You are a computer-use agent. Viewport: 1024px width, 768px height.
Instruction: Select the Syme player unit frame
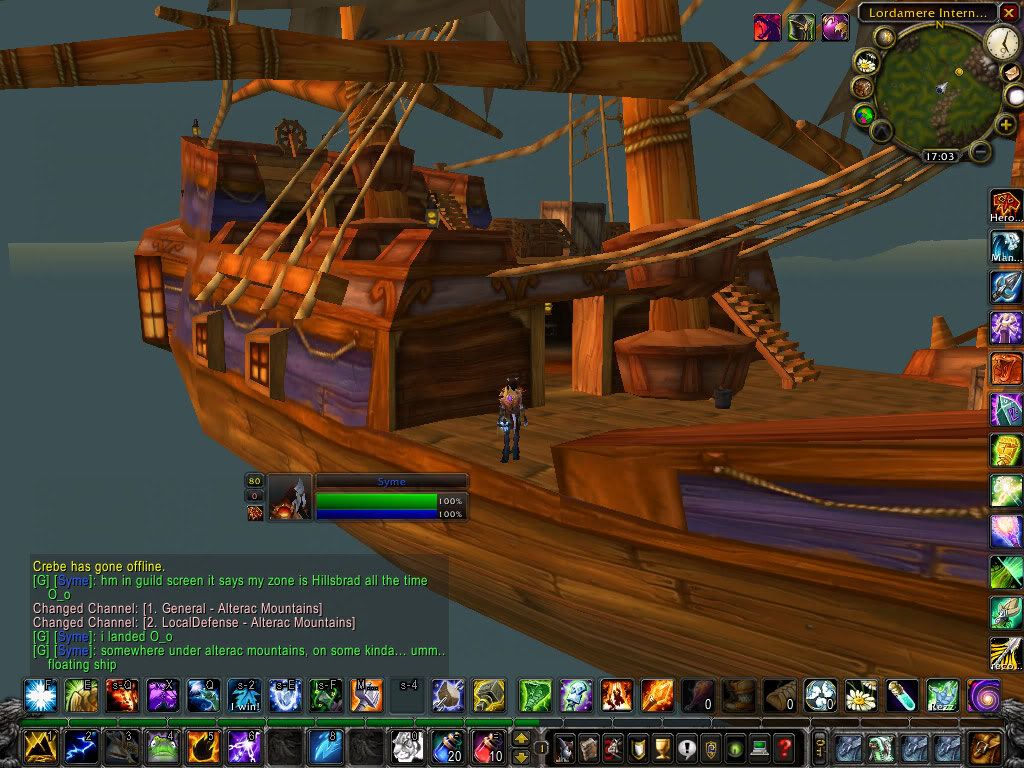pos(391,497)
